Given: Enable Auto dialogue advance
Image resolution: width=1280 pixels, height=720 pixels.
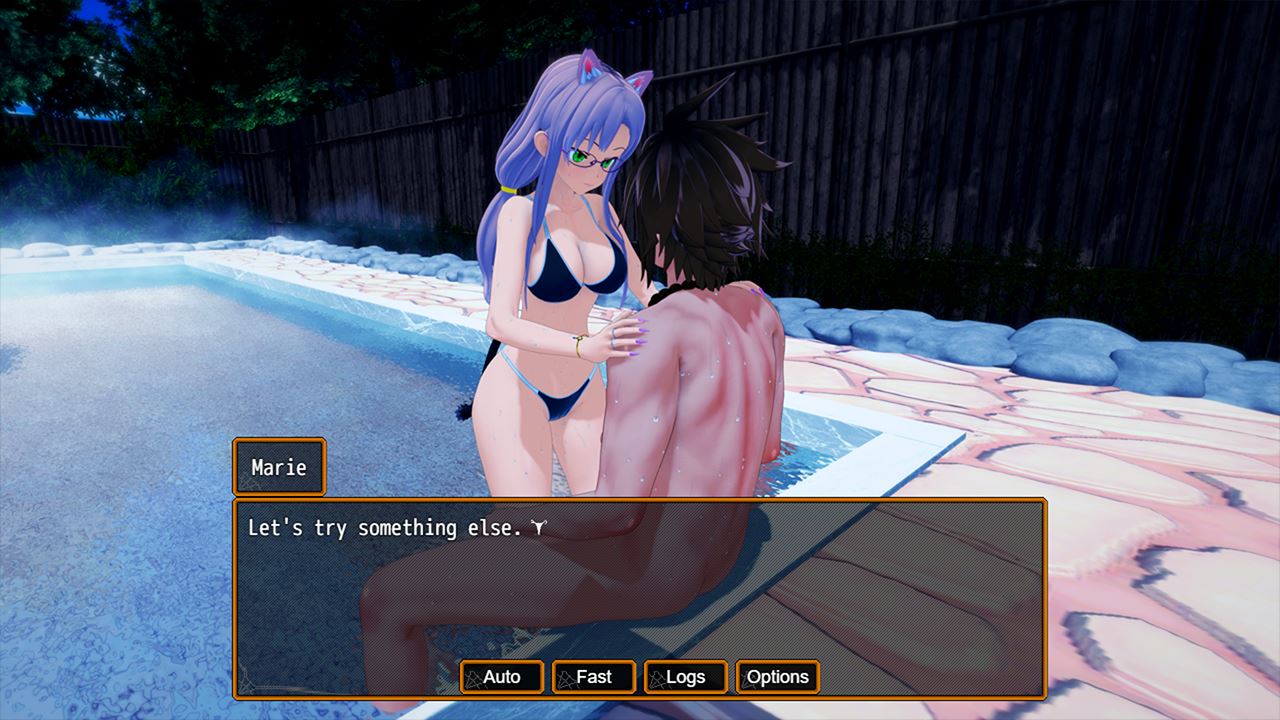Looking at the screenshot, I should coord(502,677).
